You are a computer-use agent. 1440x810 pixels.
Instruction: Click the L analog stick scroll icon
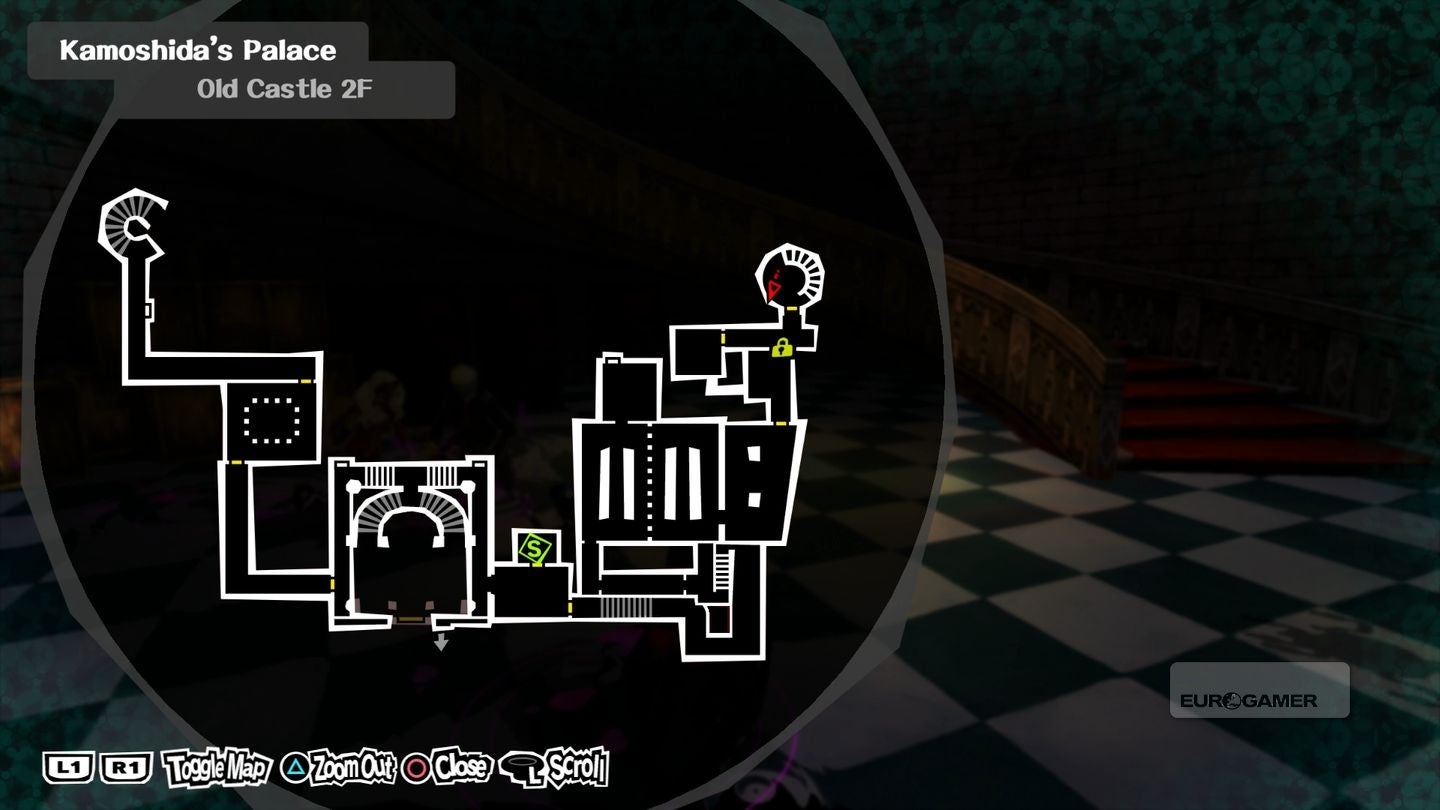[519, 767]
